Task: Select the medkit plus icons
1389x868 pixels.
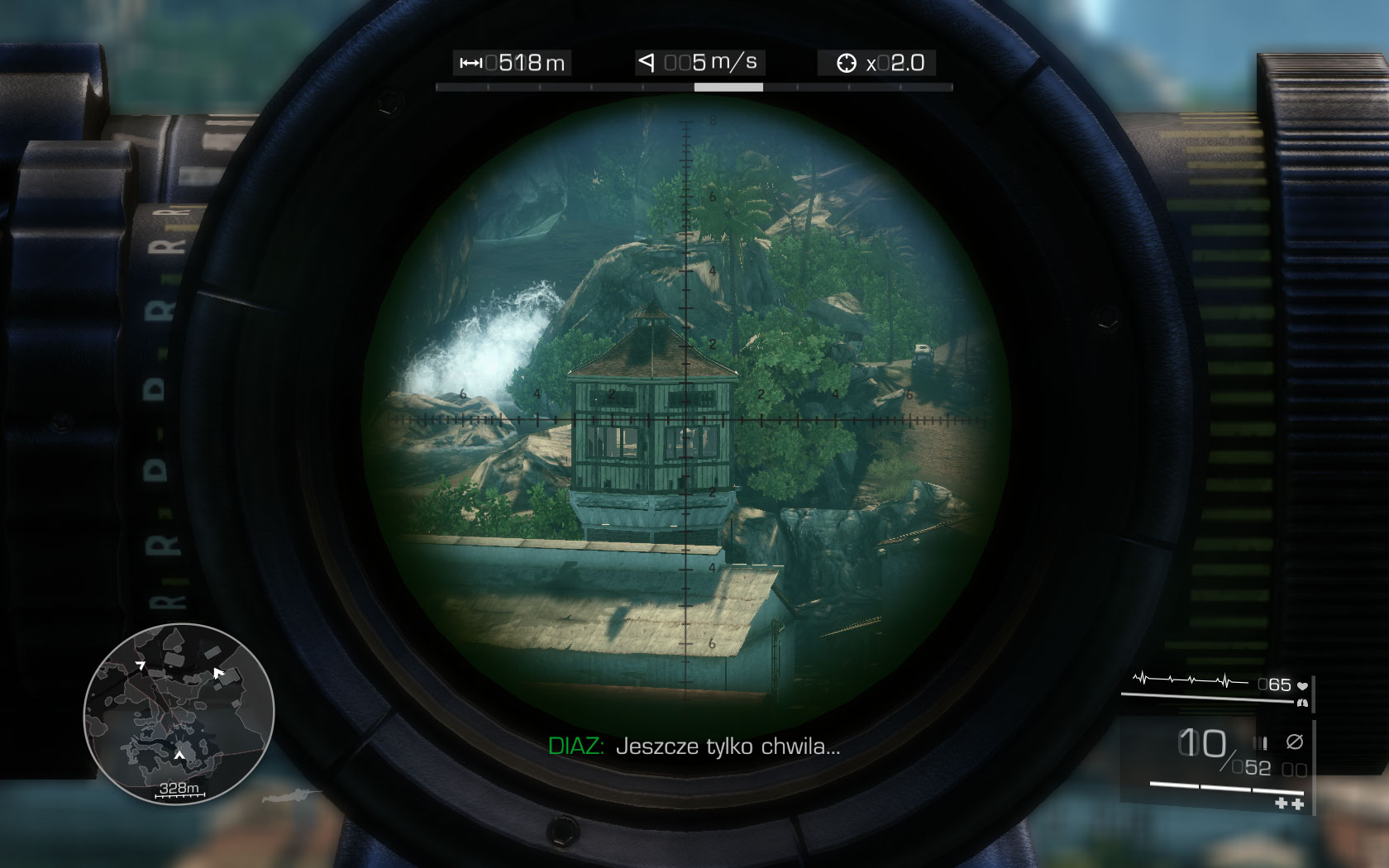Action: click(1289, 803)
